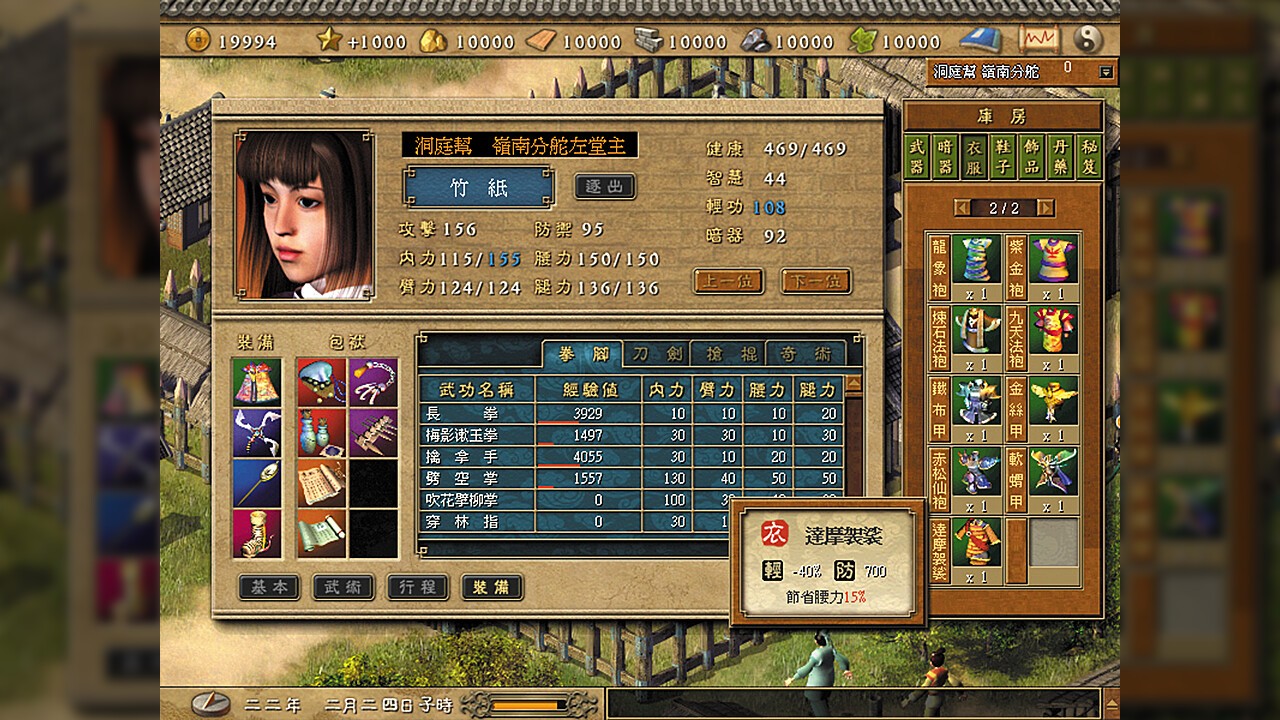Open the yin-yang icon in top bar
The width and height of the screenshot is (1280, 720).
(1087, 40)
